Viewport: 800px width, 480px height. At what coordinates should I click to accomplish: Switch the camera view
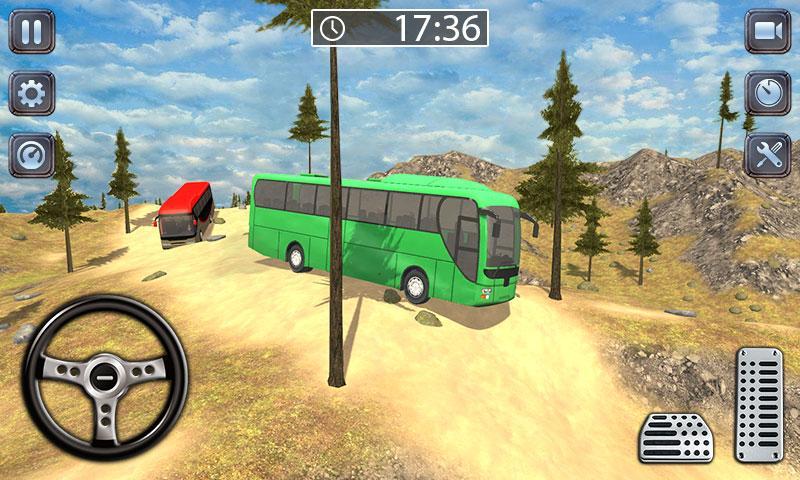point(768,31)
